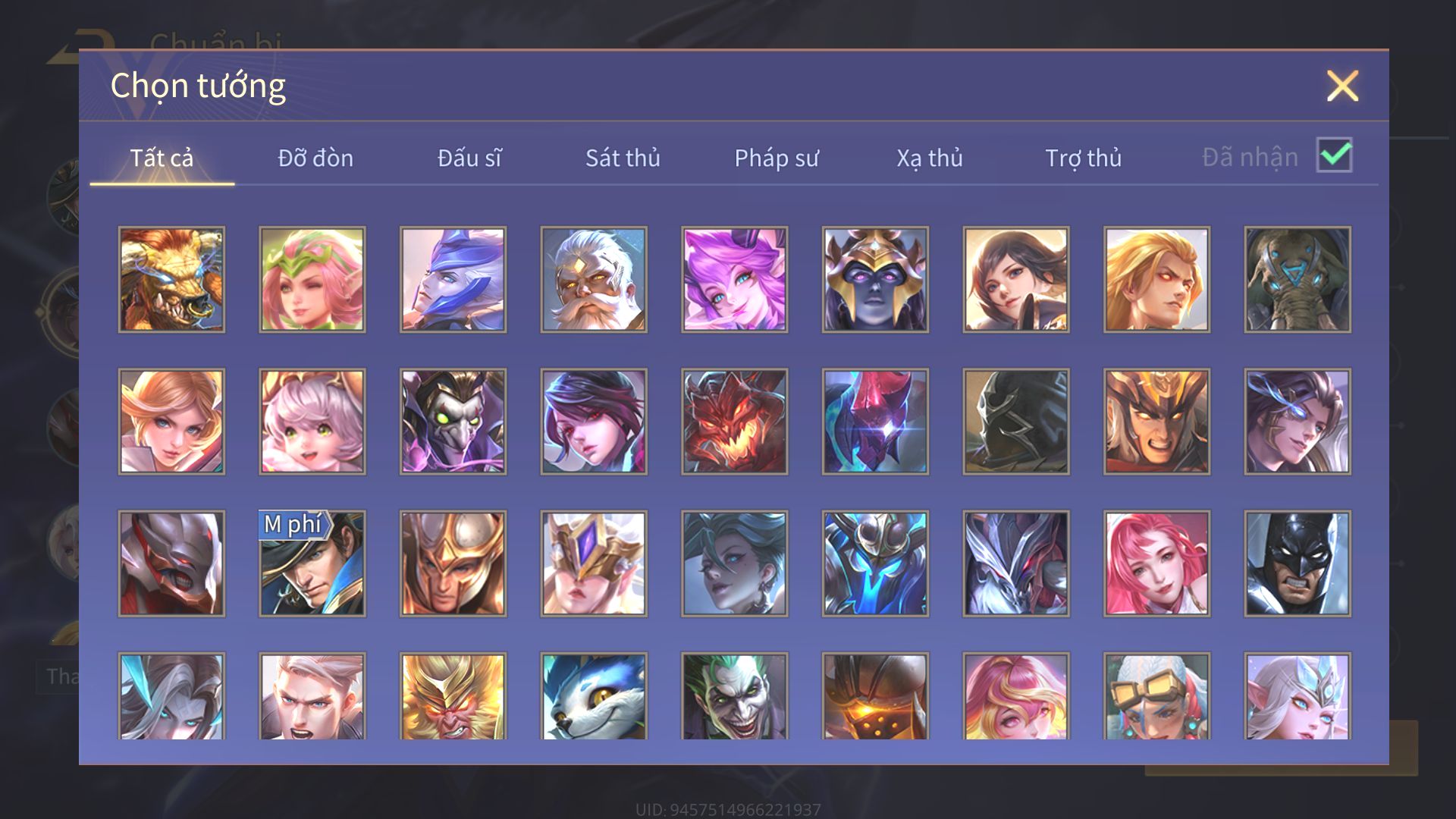Screen dimensions: 1456x819
Task: Select the black hooded knight hero
Action: (x=1016, y=422)
